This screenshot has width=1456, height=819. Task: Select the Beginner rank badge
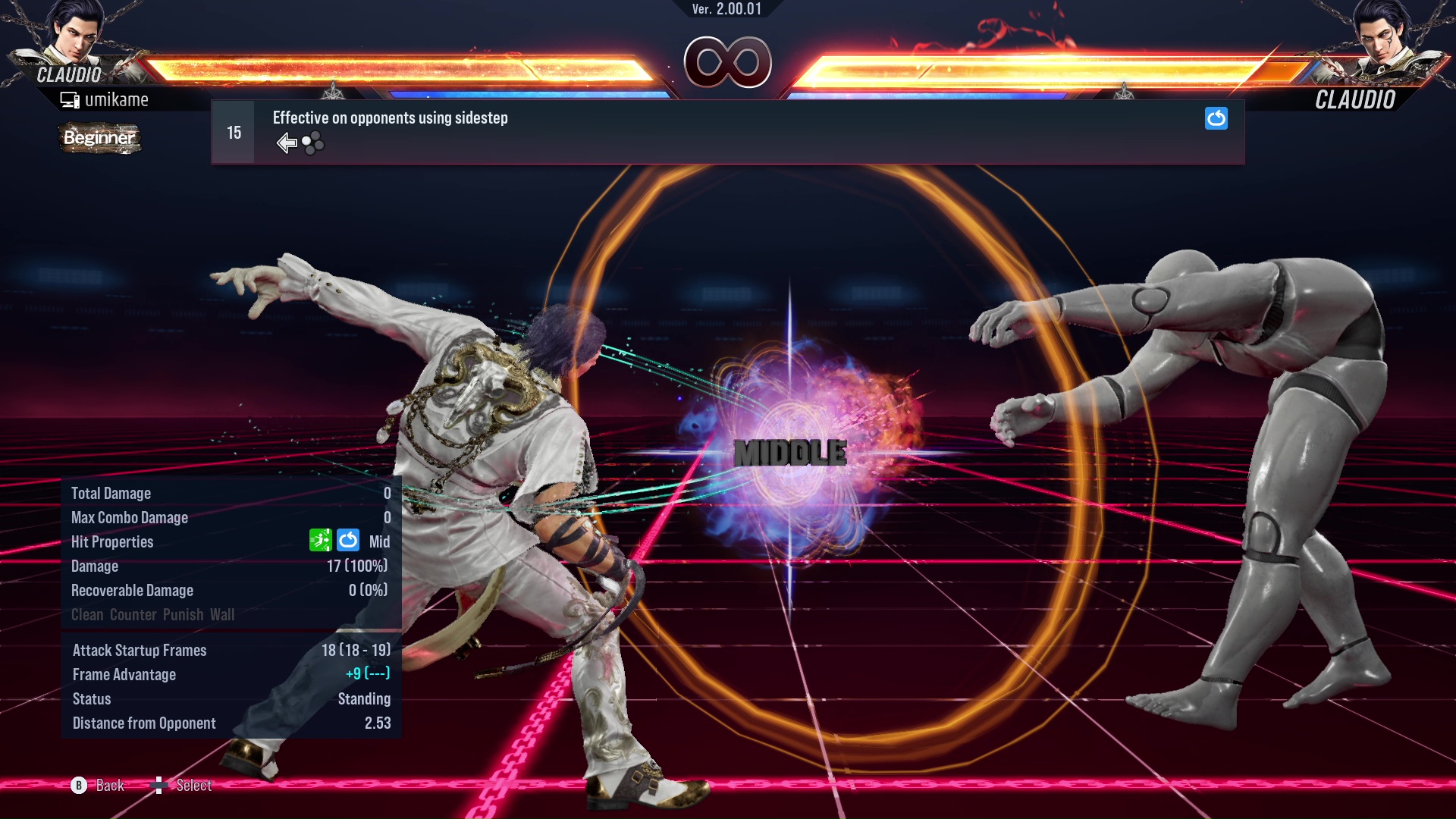click(99, 138)
